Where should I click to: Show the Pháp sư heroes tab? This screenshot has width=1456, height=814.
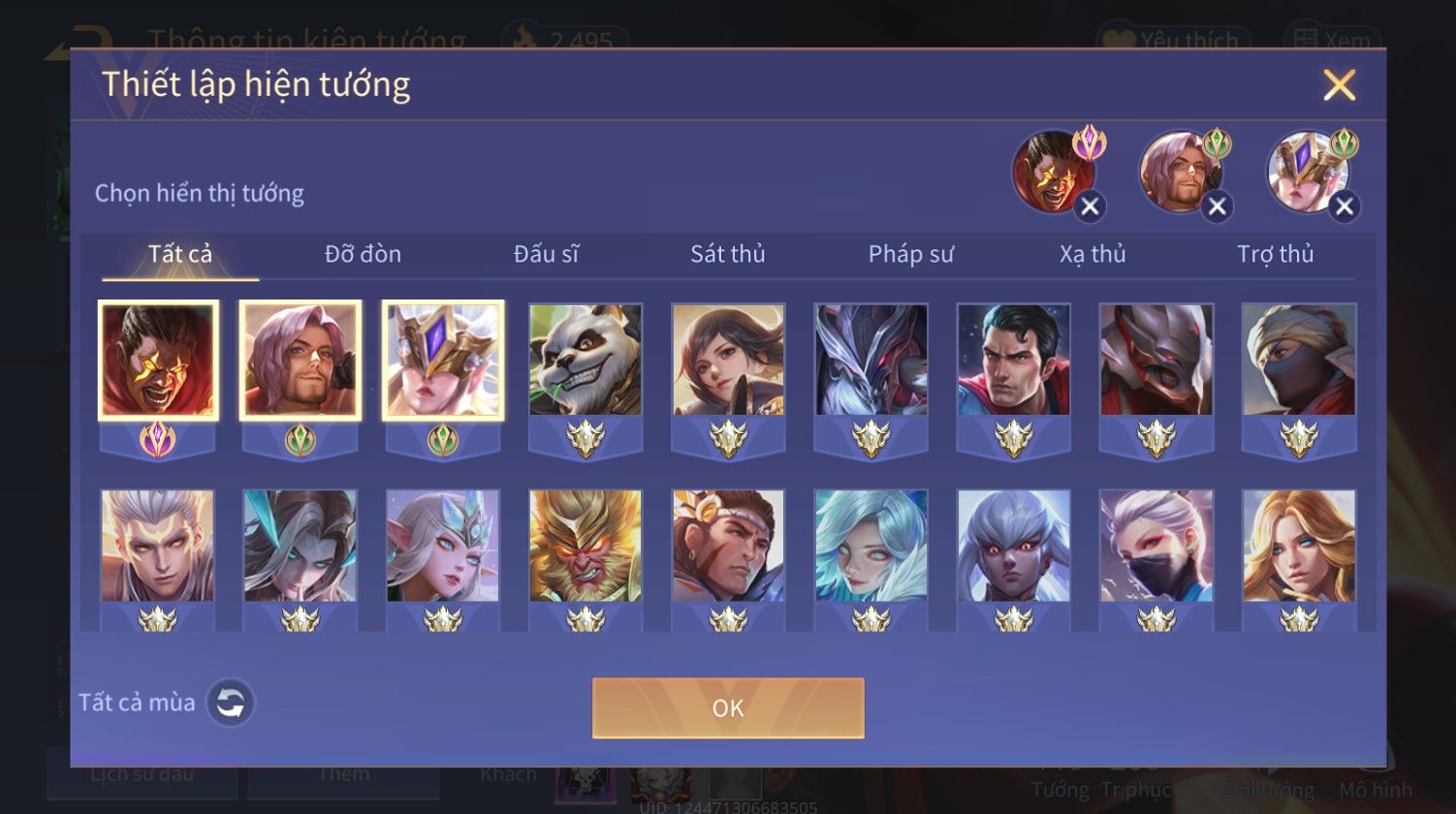[x=910, y=254]
